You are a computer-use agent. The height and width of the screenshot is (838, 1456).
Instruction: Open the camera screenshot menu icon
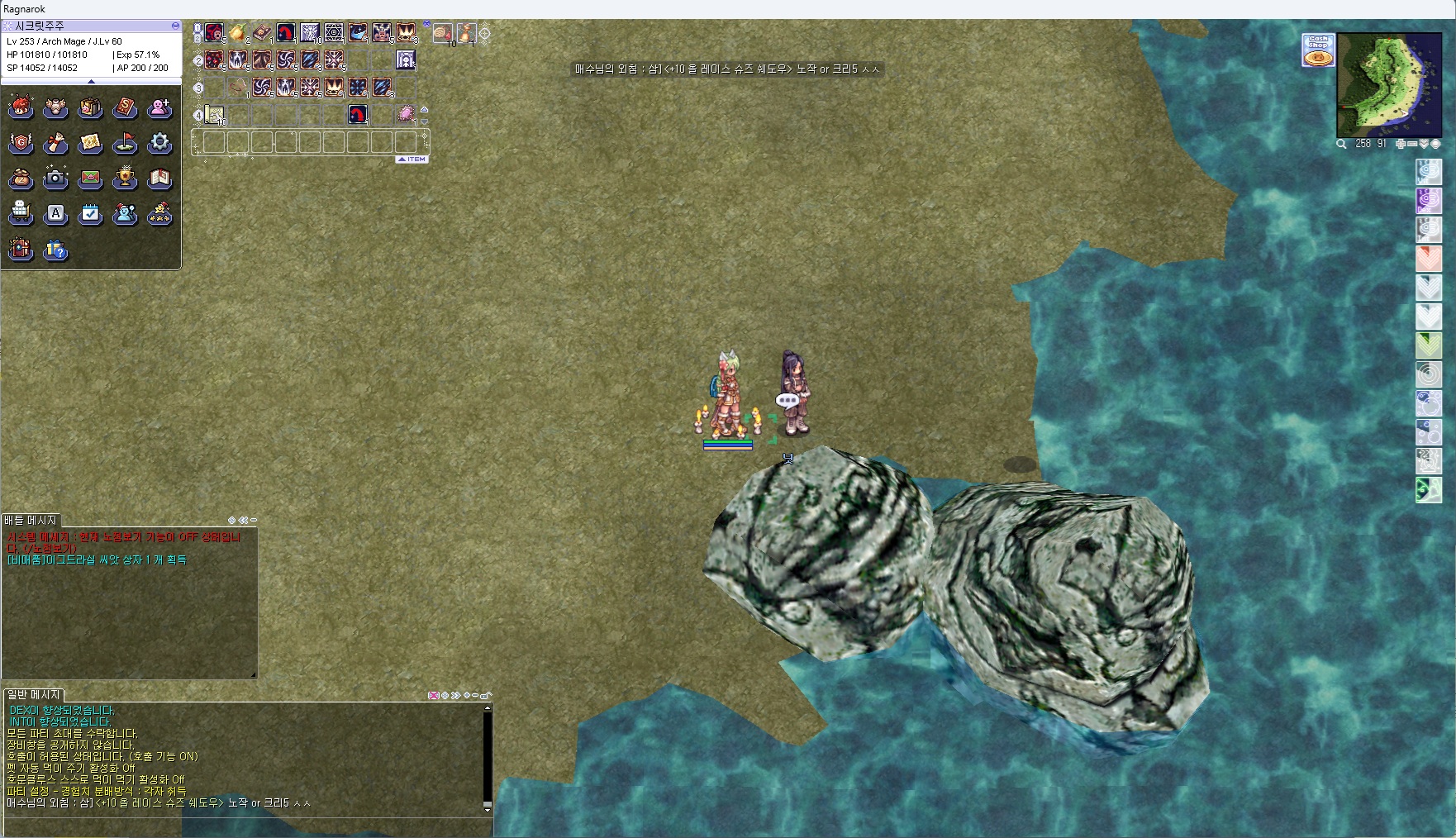tap(55, 178)
